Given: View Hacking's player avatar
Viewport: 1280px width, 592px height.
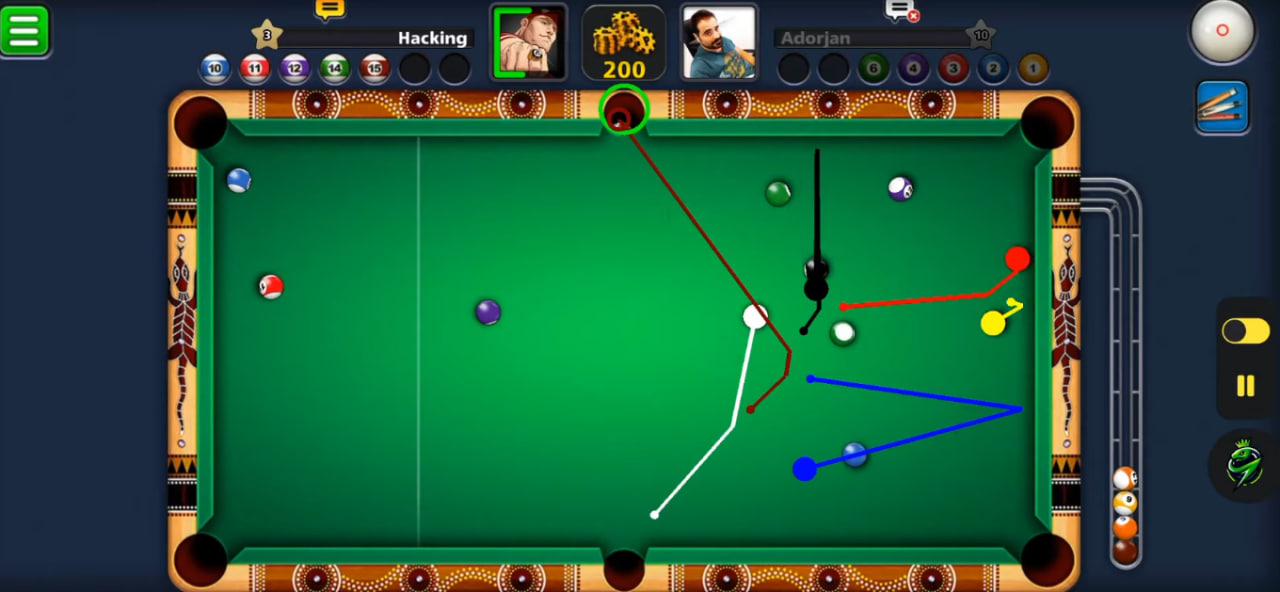Looking at the screenshot, I should click(x=528, y=42).
